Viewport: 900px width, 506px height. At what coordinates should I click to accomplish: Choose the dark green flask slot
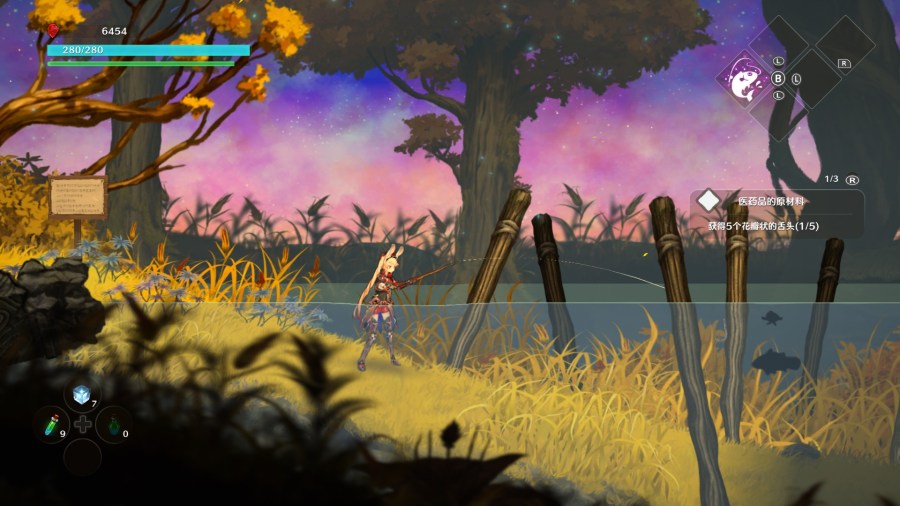point(111,424)
